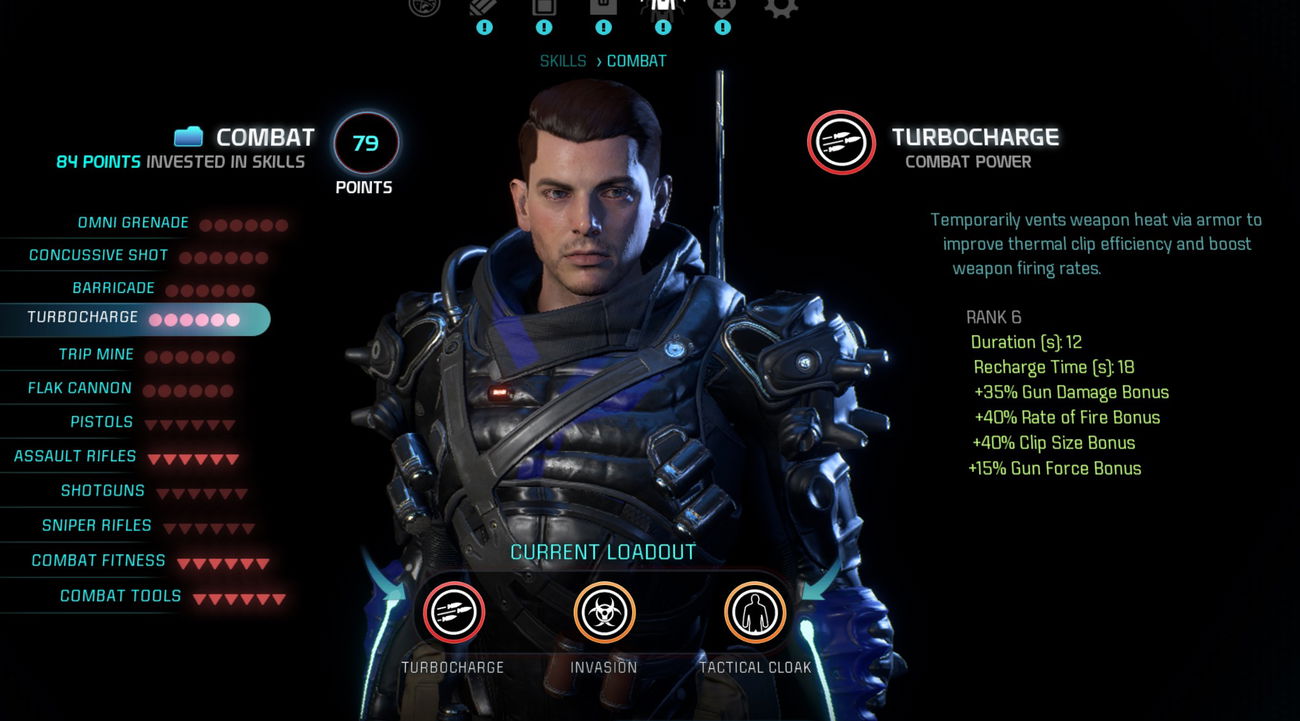Open the settings gear at top right
Screen dimensions: 1300x721
coord(781,10)
